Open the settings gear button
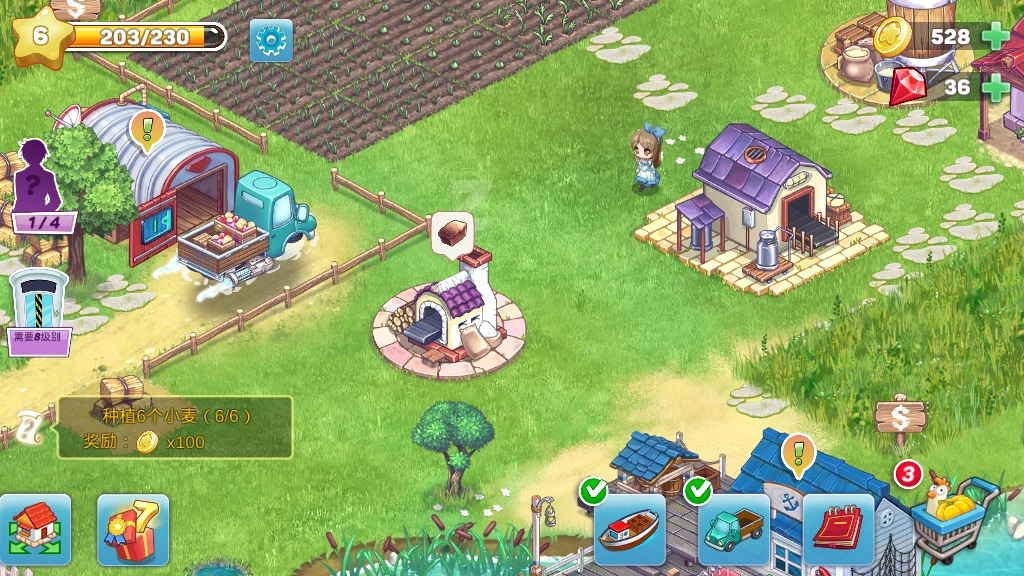 click(x=271, y=41)
